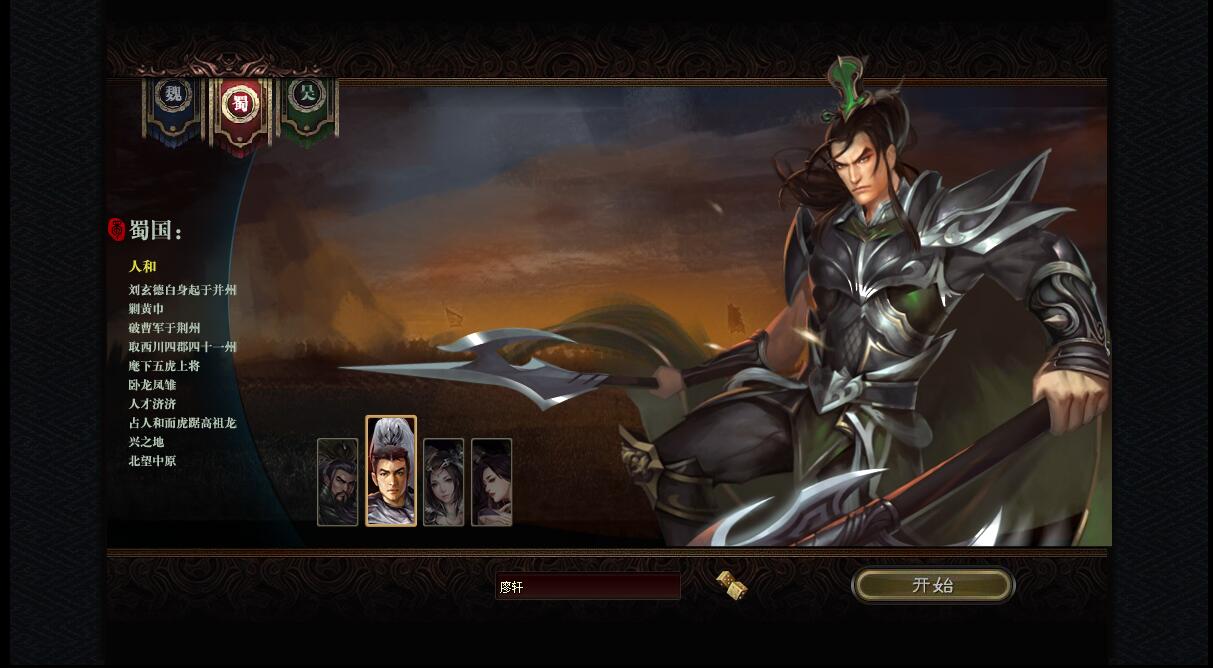Pick the bearded warrior portrait
Viewport: 1213px width, 668px height.
point(338,482)
